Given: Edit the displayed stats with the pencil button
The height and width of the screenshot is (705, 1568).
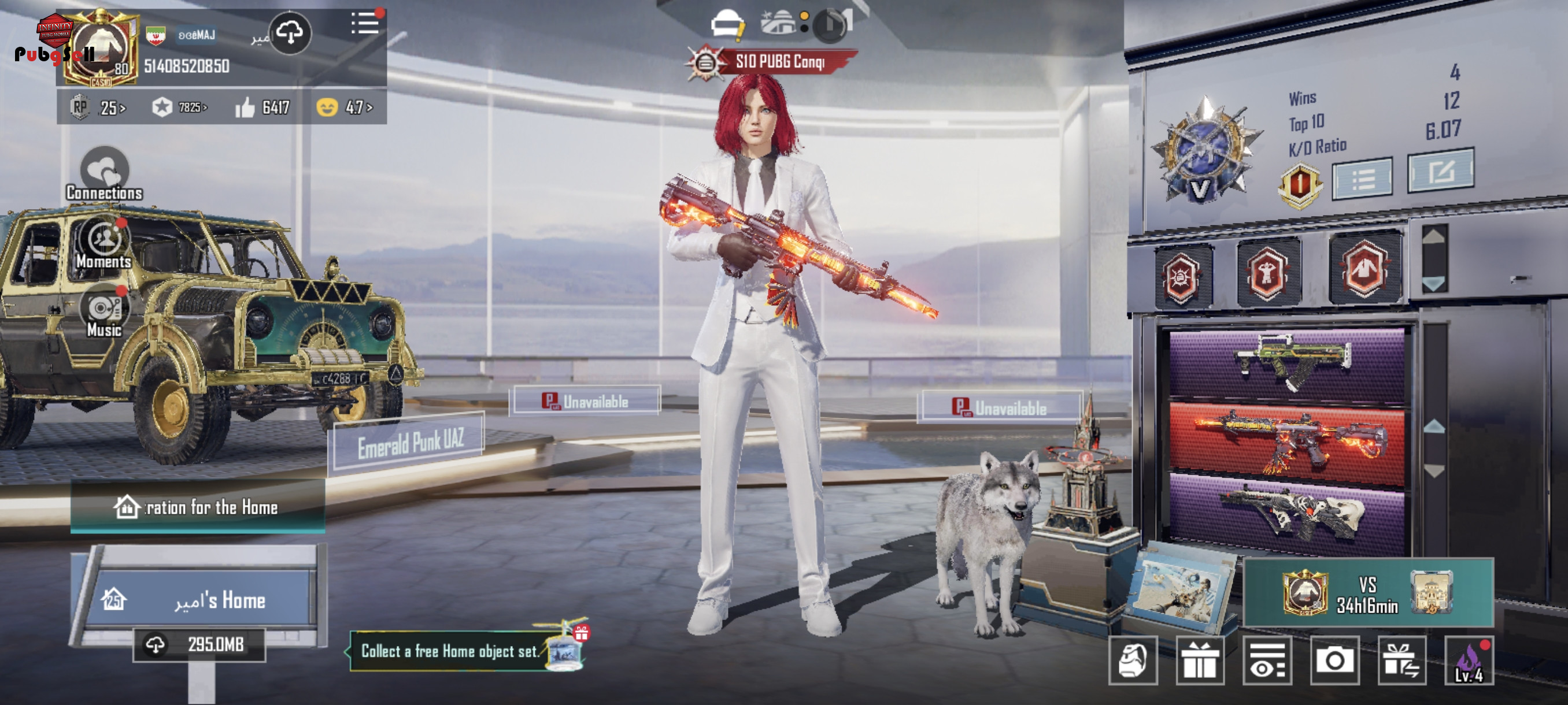Looking at the screenshot, I should pyautogui.click(x=1440, y=172).
